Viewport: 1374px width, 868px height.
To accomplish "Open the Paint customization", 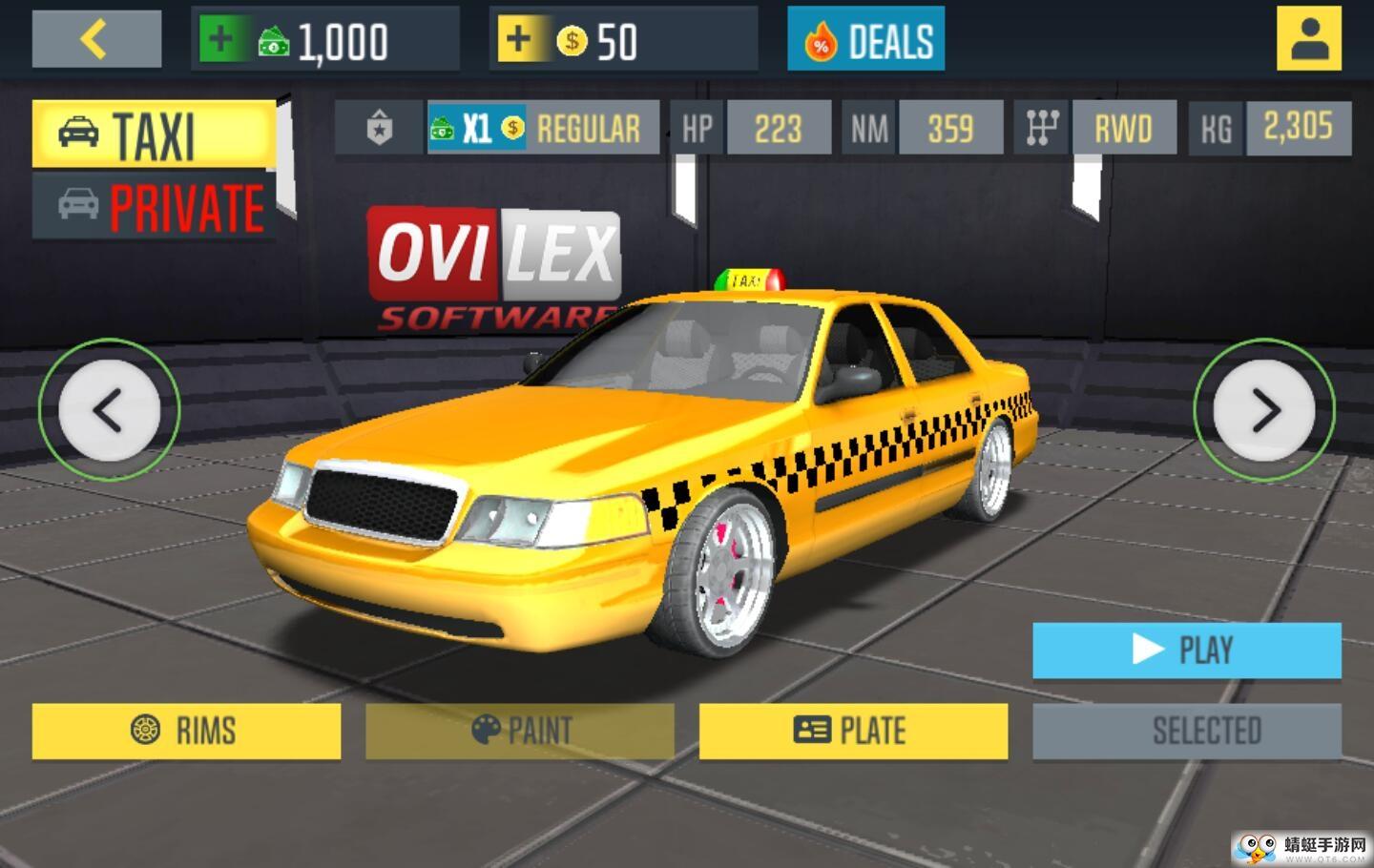I will (520, 732).
